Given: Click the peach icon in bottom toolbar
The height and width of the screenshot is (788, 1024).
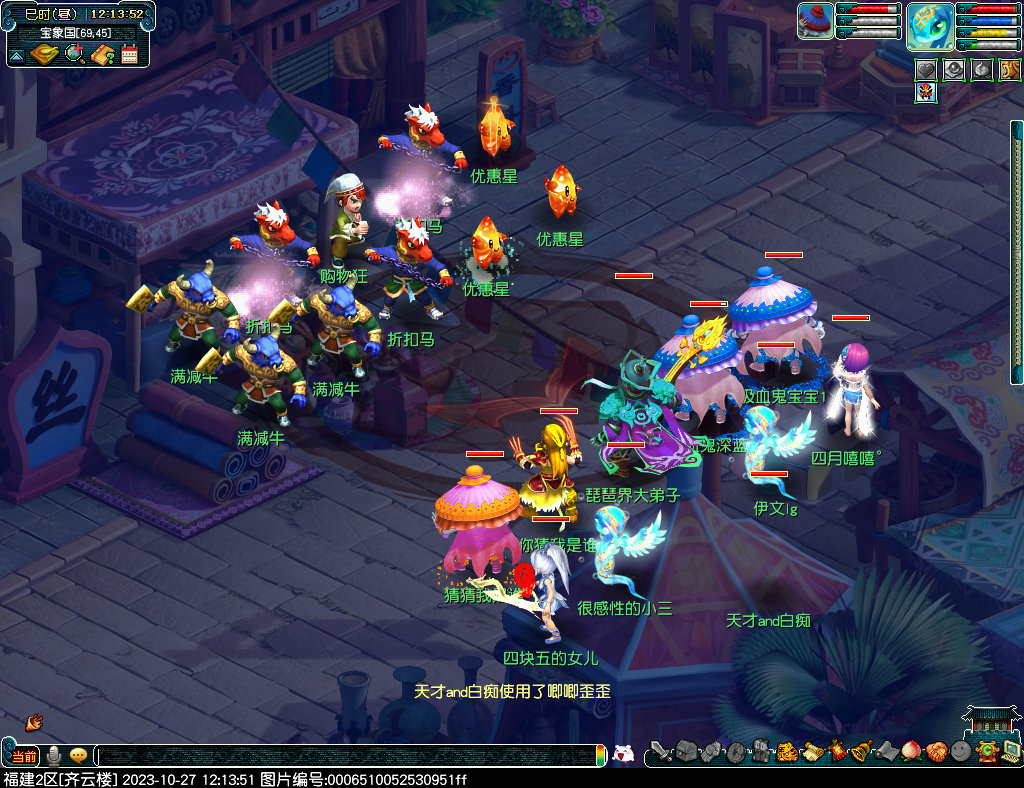Looking at the screenshot, I should (910, 751).
